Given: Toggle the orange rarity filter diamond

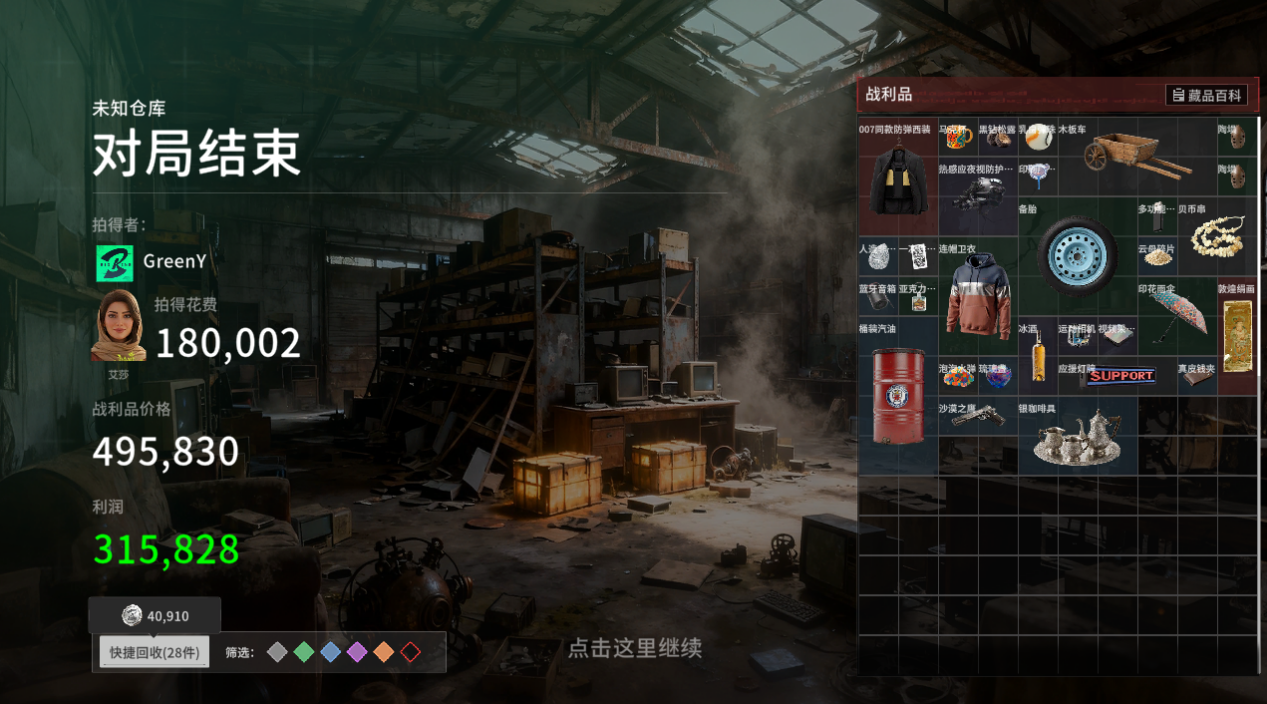Looking at the screenshot, I should (x=384, y=653).
